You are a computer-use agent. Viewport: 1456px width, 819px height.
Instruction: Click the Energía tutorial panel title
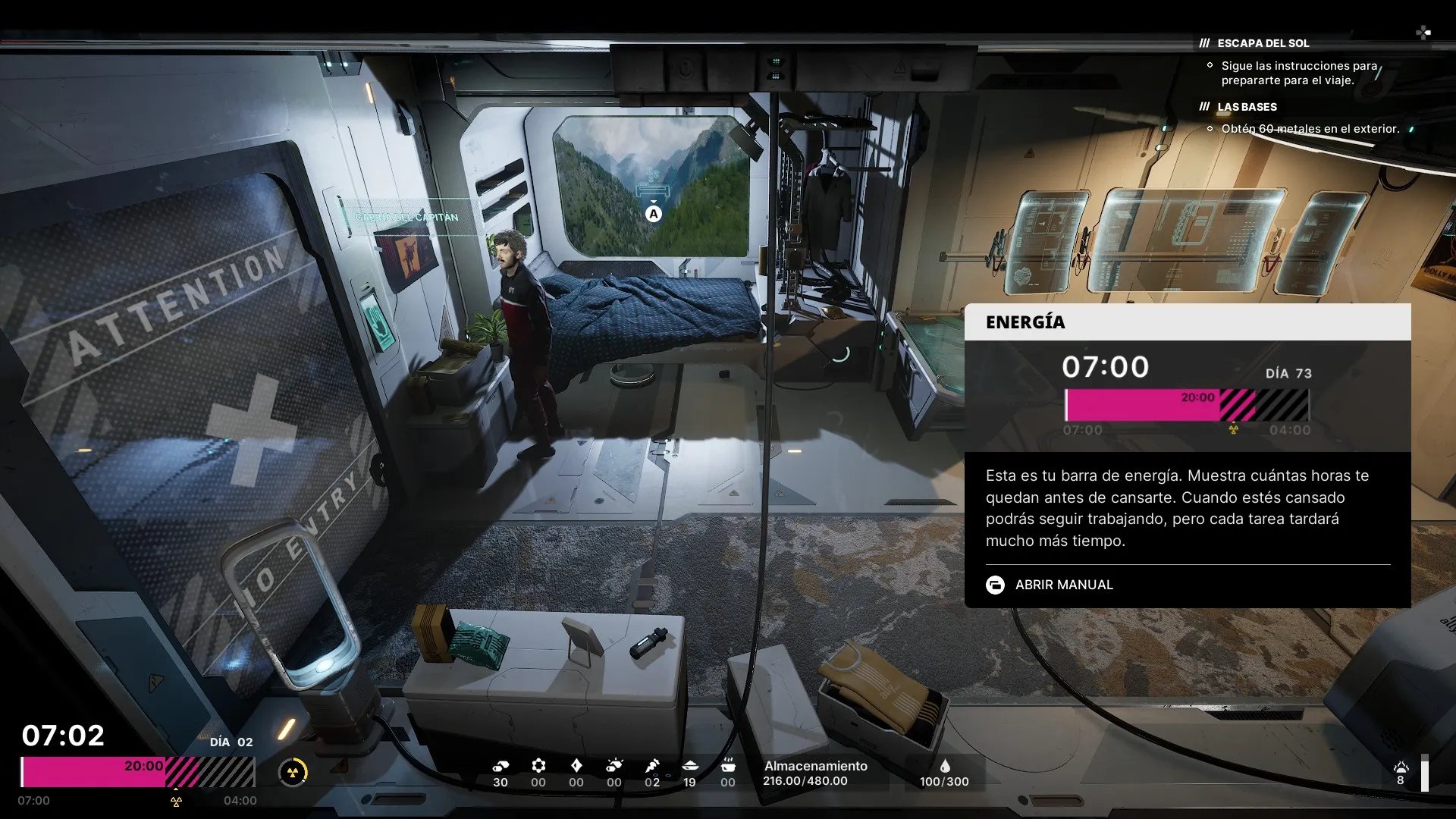1025,322
